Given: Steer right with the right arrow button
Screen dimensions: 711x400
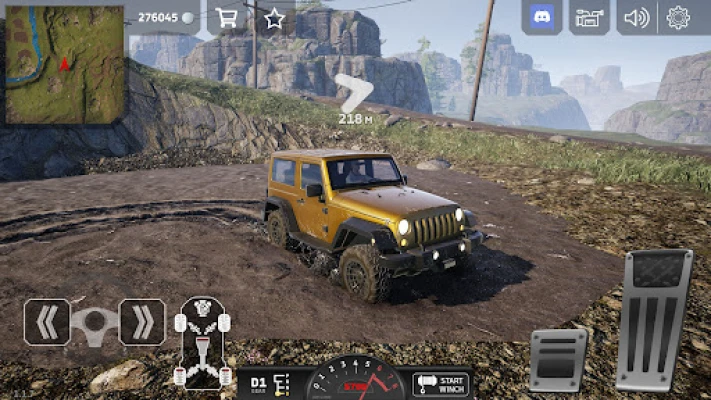Looking at the screenshot, I should pyautogui.click(x=143, y=322).
